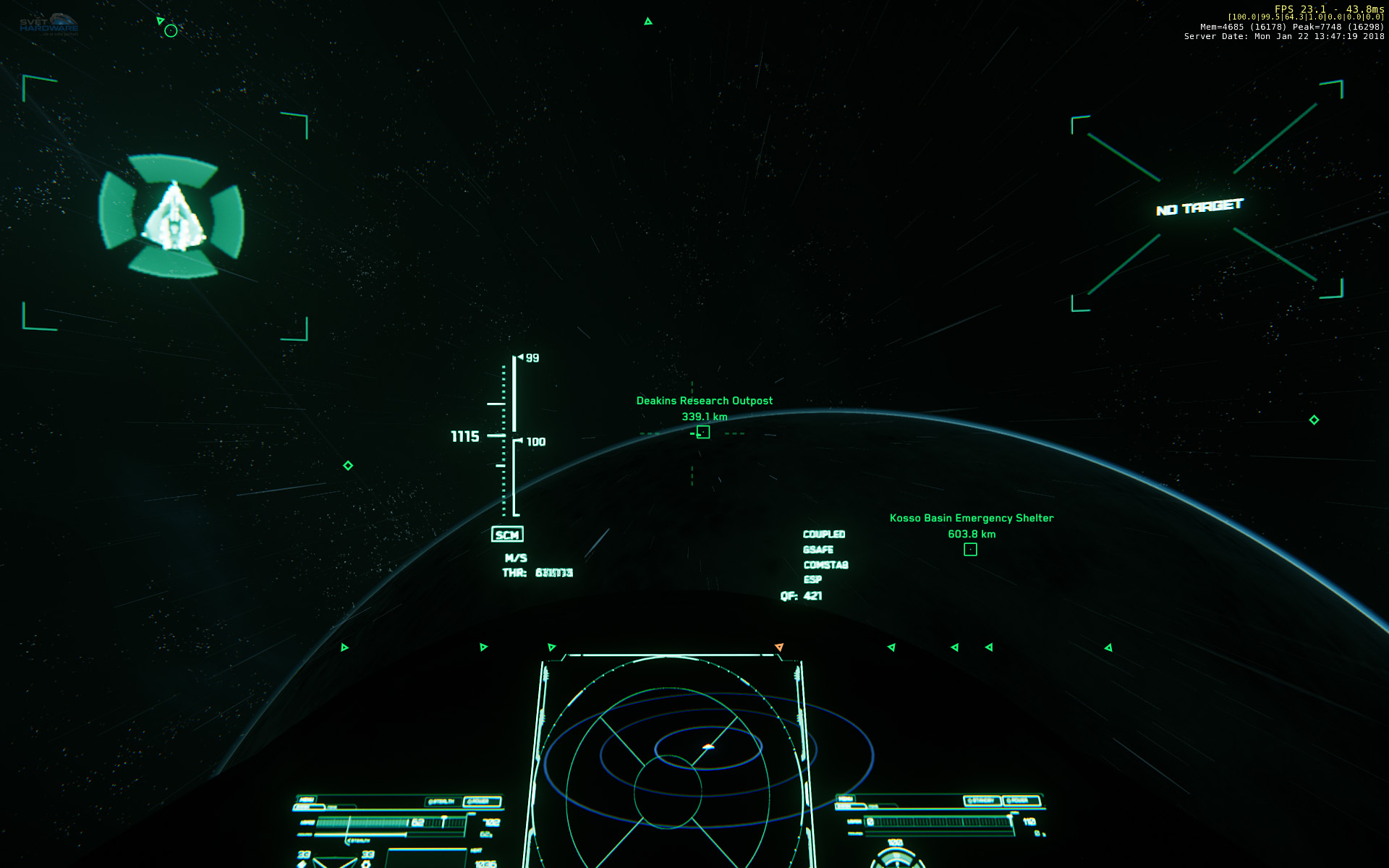Viewport: 1389px width, 868px height.
Task: Open the Menu on the right display
Action: point(845,799)
